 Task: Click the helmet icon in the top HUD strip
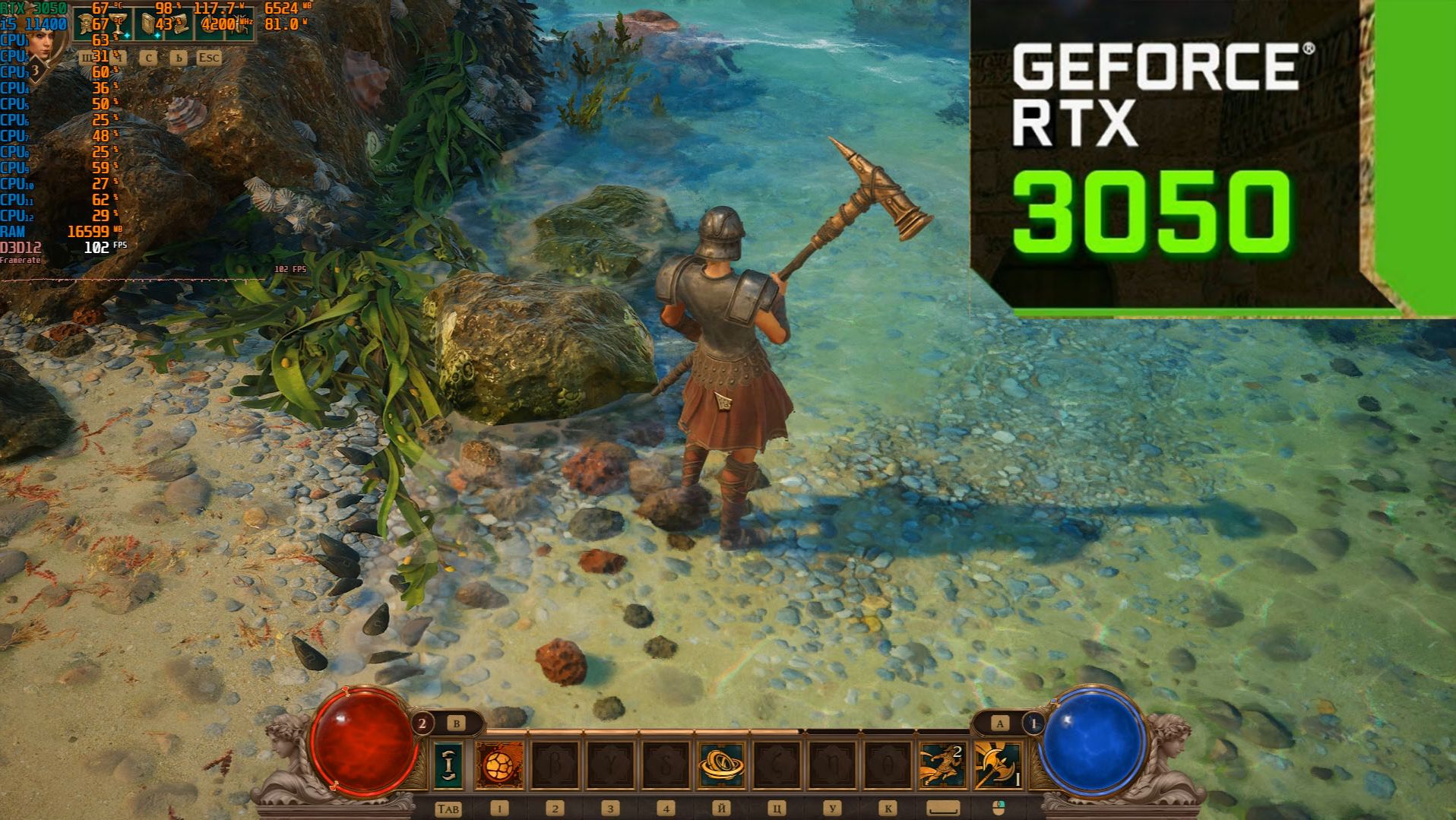pyautogui.click(x=85, y=24)
